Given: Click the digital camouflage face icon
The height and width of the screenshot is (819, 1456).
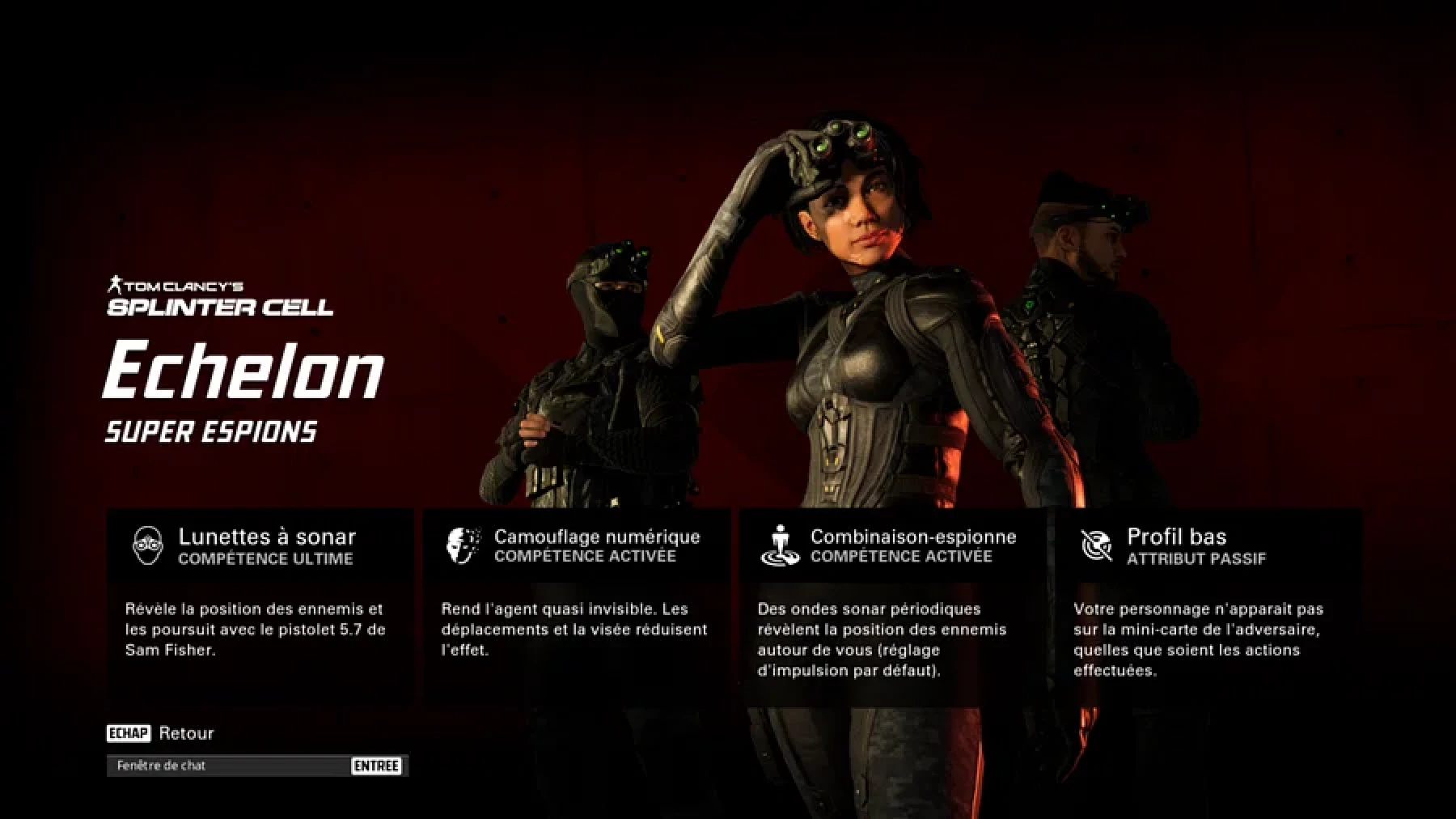Looking at the screenshot, I should (463, 545).
